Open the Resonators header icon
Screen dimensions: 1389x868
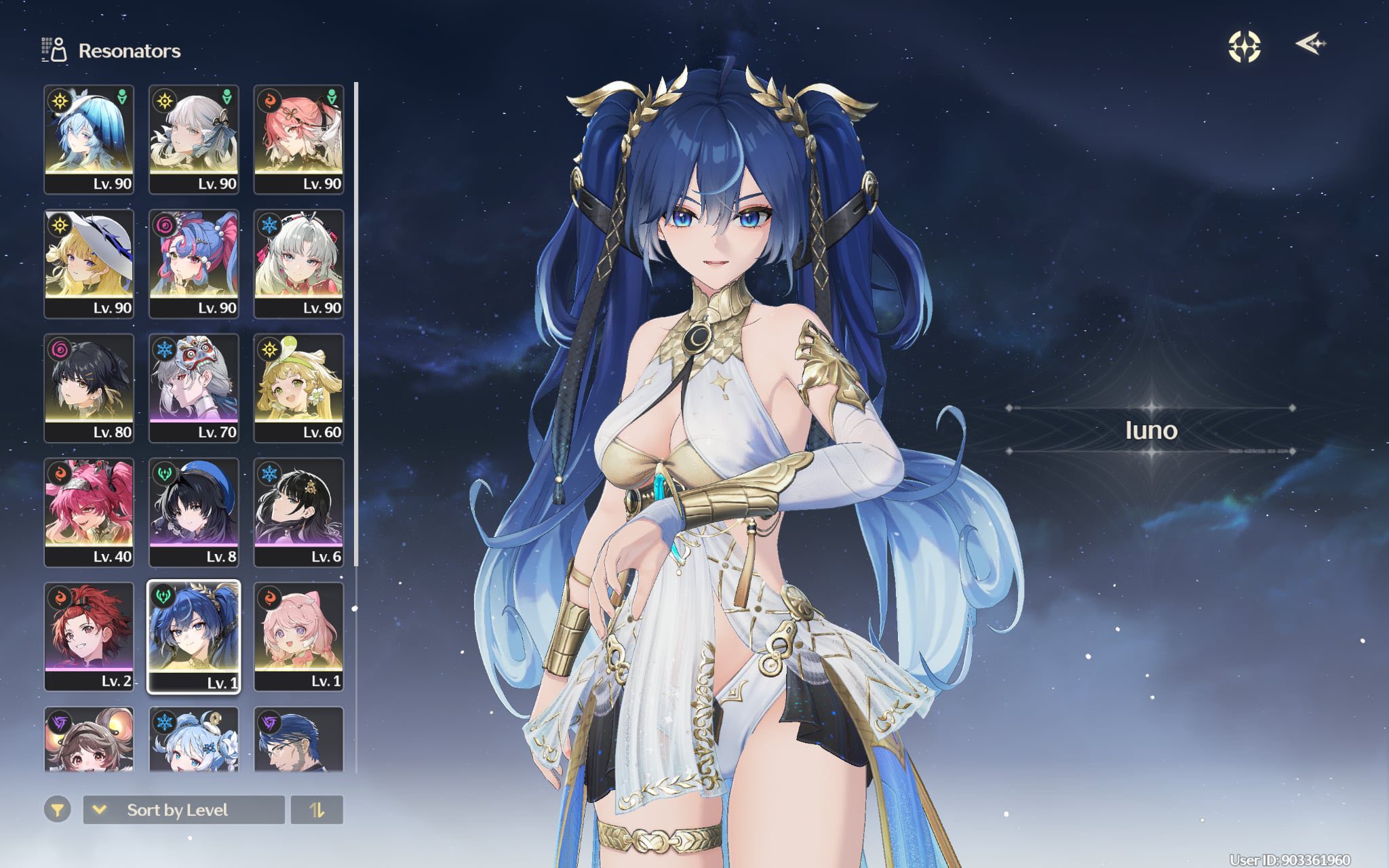point(54,50)
